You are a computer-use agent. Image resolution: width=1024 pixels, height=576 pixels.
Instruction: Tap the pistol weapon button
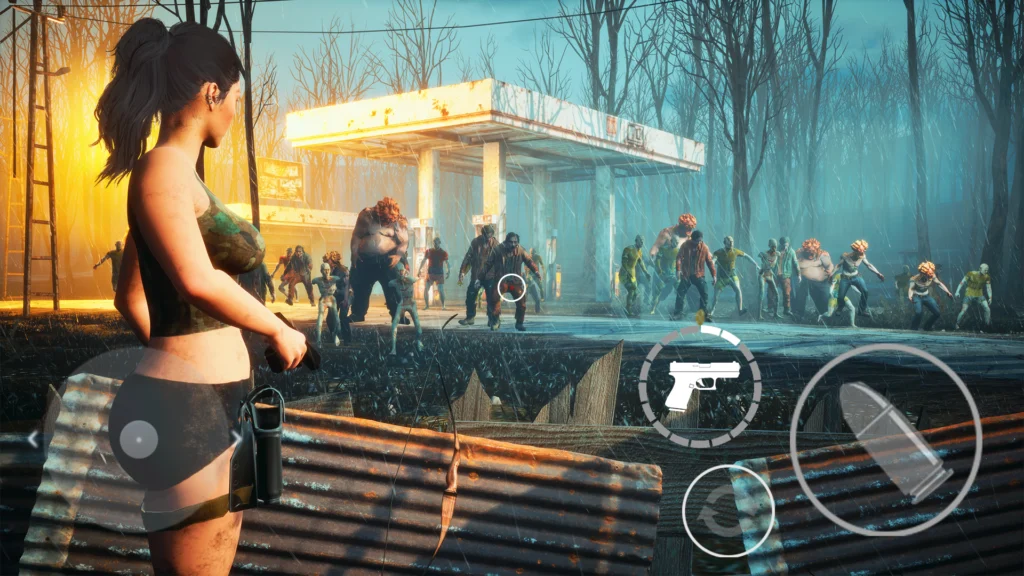coord(700,384)
